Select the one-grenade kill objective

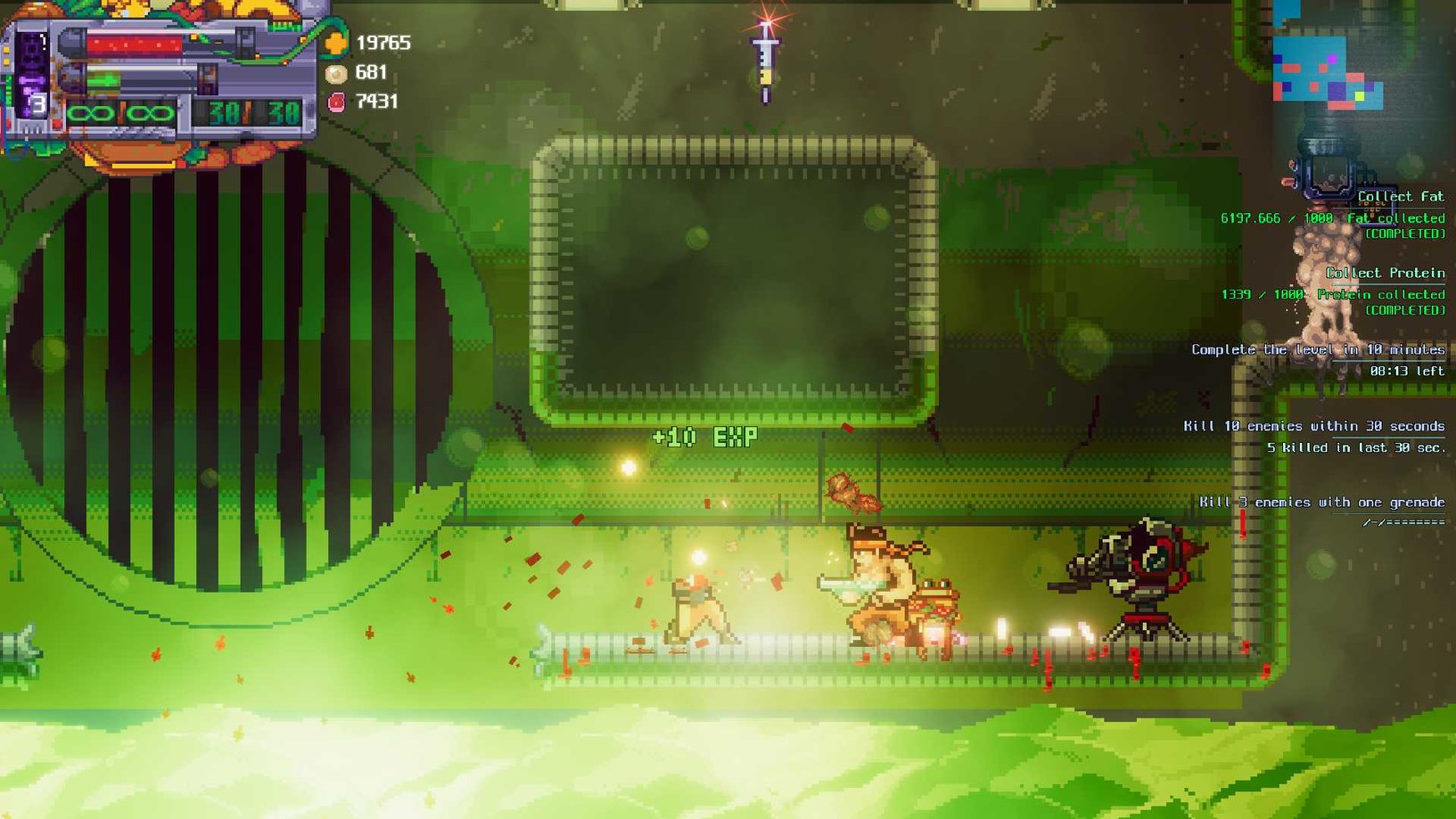pyautogui.click(x=1321, y=503)
